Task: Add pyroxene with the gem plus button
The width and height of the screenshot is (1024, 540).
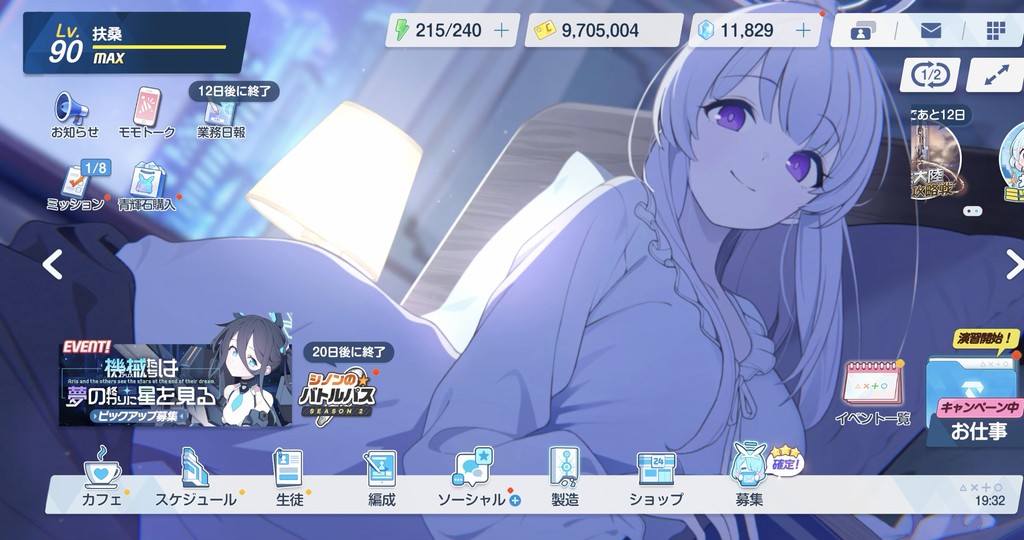Action: pyautogui.click(x=802, y=30)
